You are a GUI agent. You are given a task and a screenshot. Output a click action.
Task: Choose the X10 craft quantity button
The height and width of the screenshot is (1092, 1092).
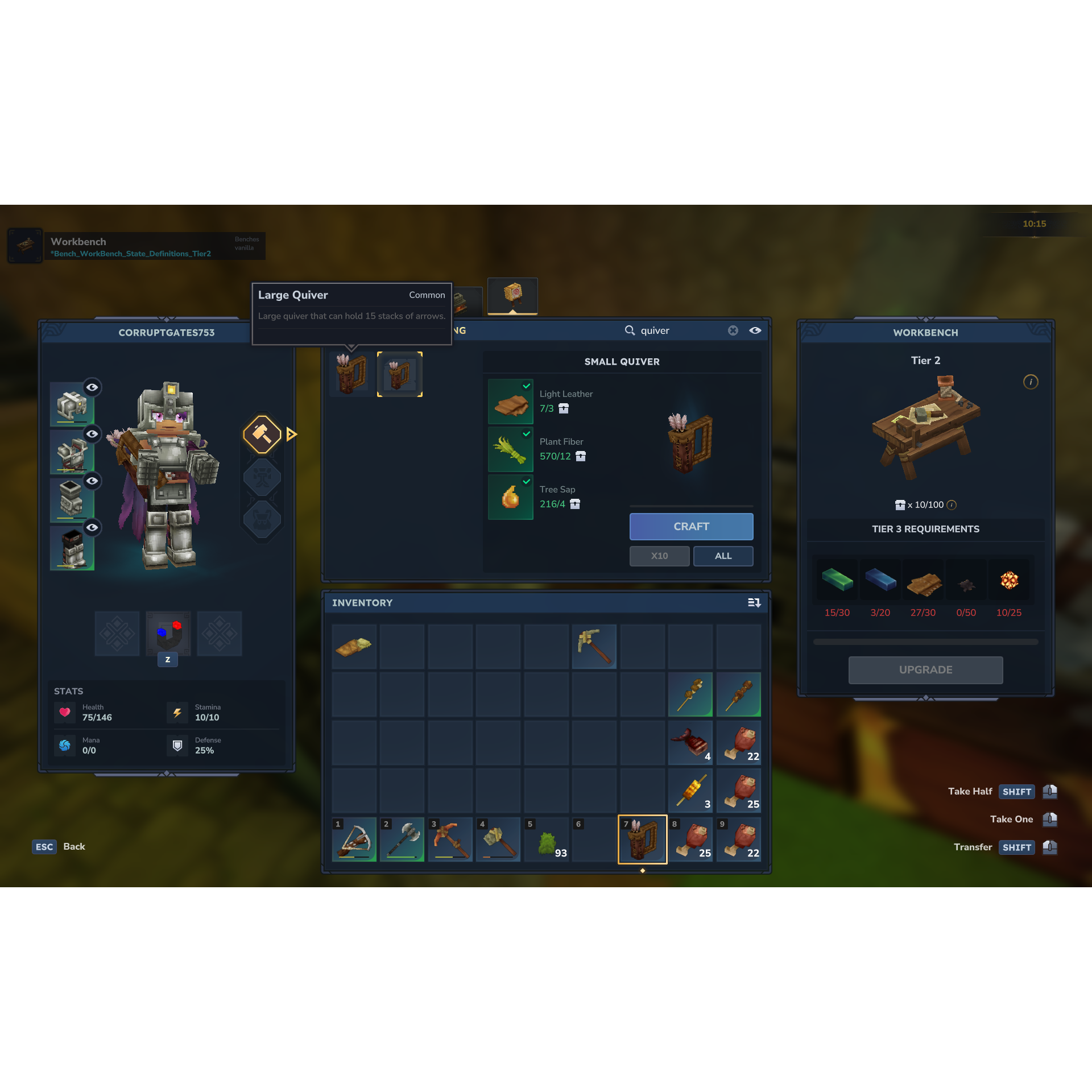pyautogui.click(x=659, y=556)
